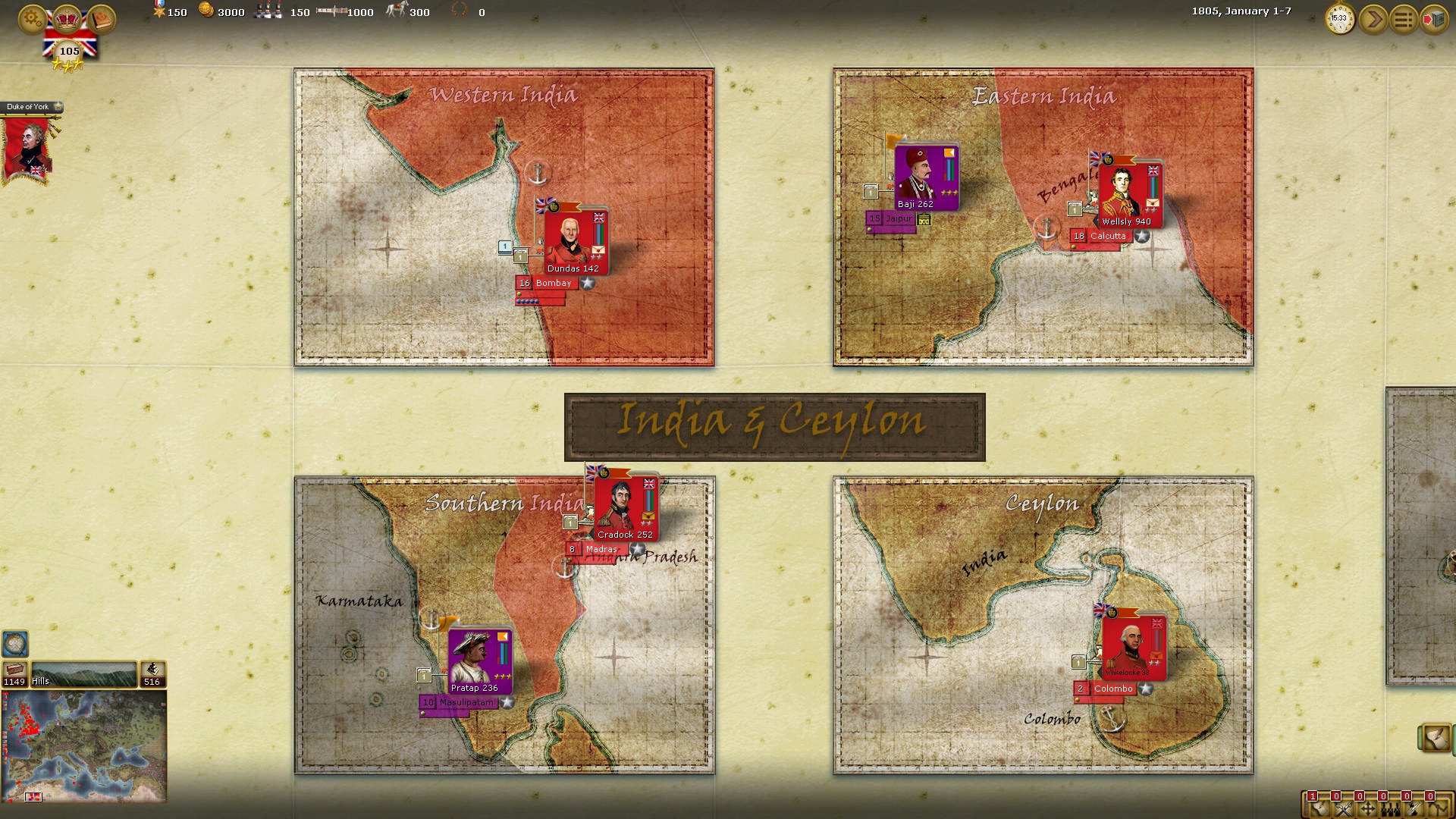1456x819 pixels.
Task: Open the four-arrow movement notifications
Action: (1367, 810)
